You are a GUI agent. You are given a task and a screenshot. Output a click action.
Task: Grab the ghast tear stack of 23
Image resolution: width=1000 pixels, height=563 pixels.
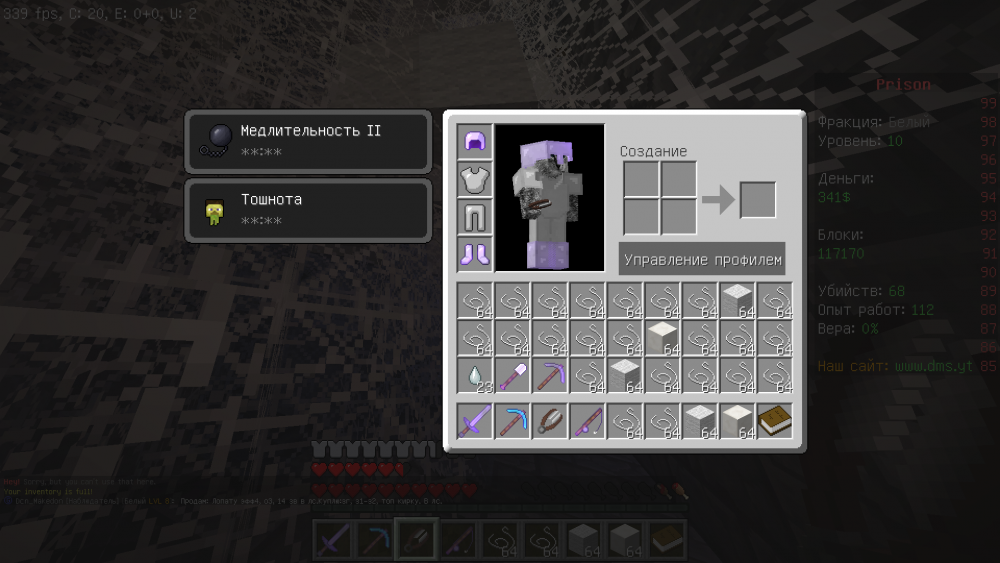click(x=475, y=376)
